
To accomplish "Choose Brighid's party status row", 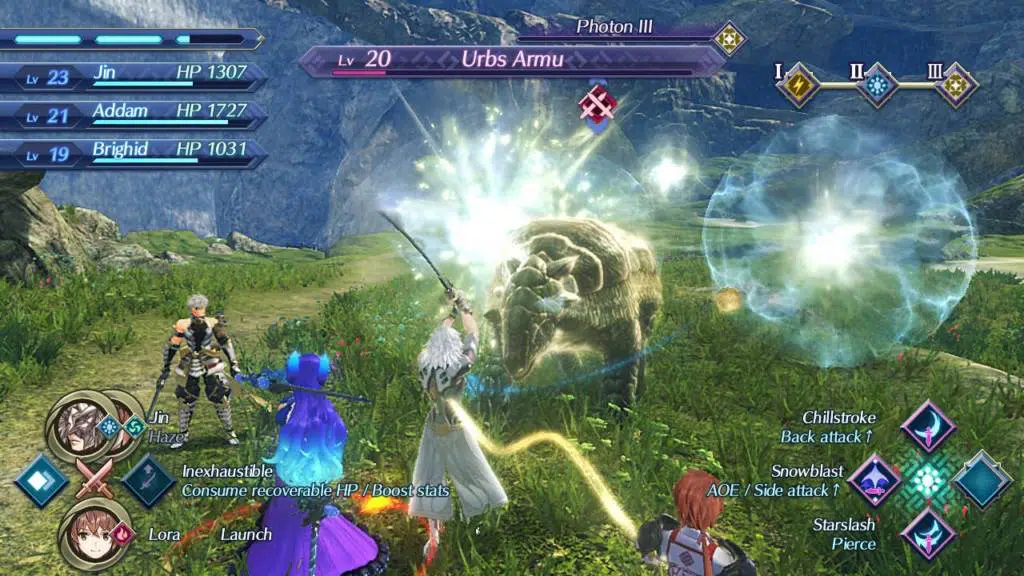I will pyautogui.click(x=134, y=153).
